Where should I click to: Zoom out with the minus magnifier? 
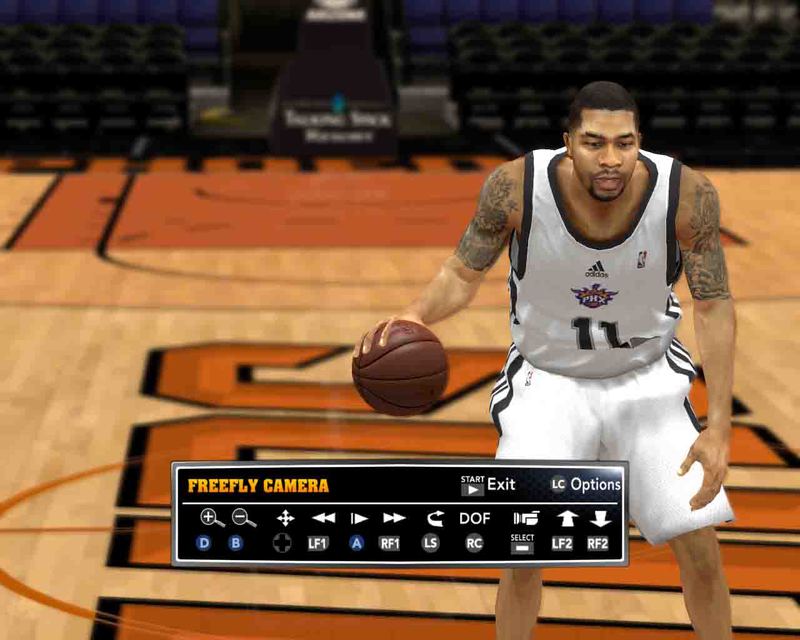point(243,518)
